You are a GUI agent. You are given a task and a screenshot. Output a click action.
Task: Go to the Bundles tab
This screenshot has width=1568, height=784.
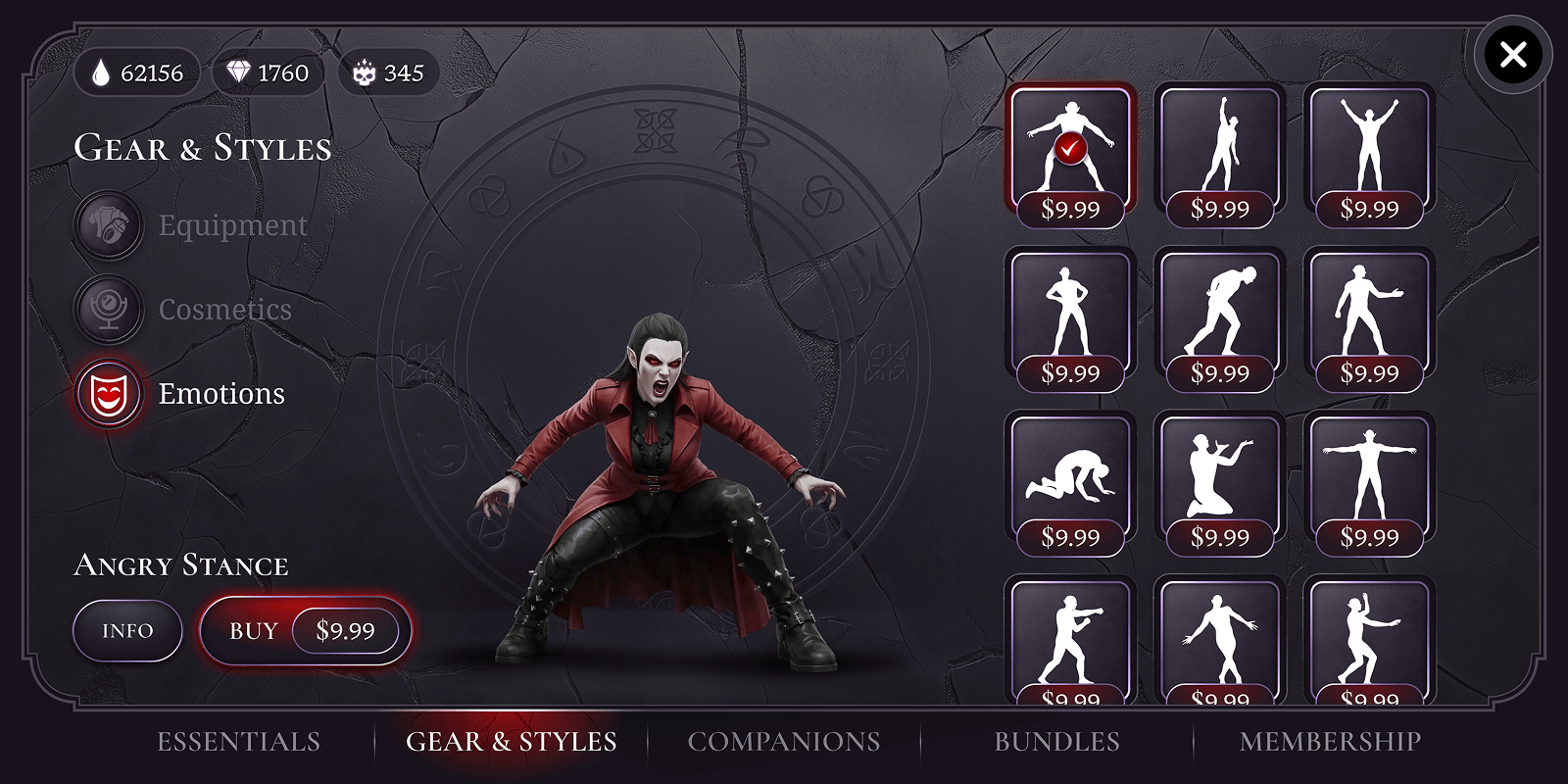(x=1056, y=742)
